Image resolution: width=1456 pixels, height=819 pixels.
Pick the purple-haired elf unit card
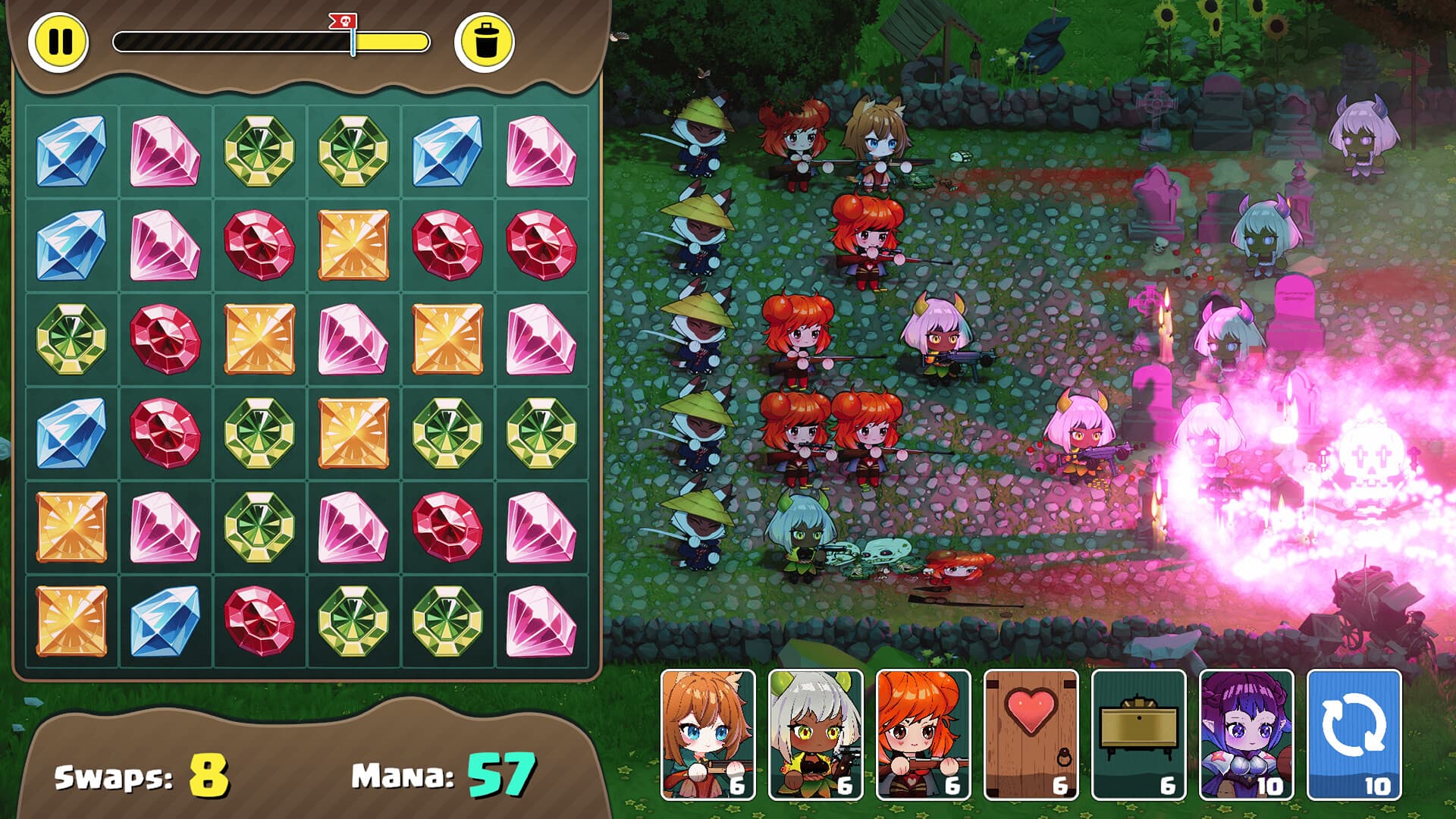[1246, 734]
